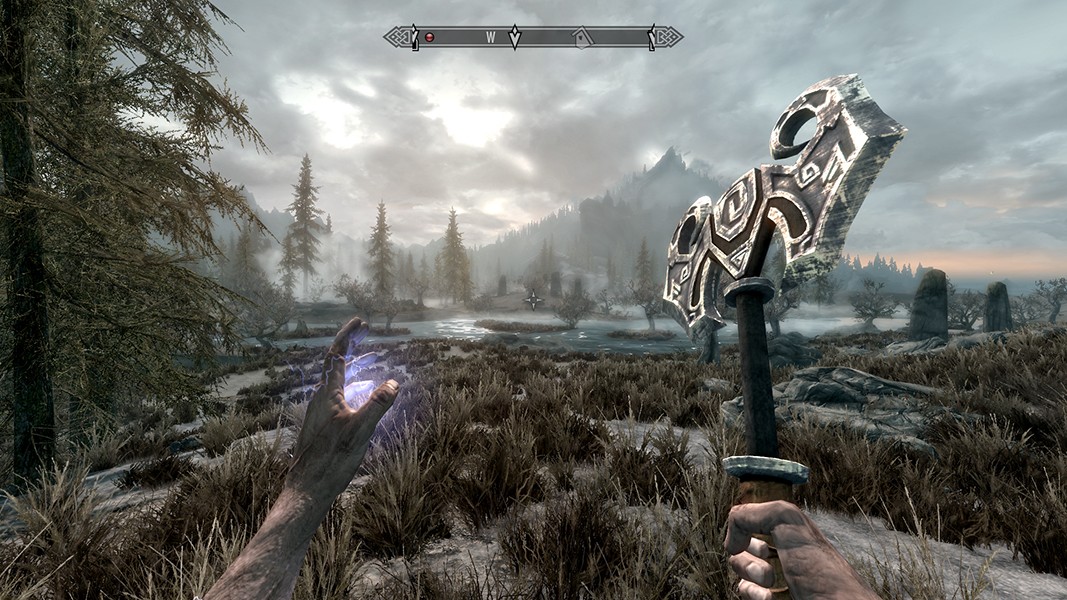Select the quest arrow marker on the compass
The width and height of the screenshot is (1067, 600).
pos(515,37)
